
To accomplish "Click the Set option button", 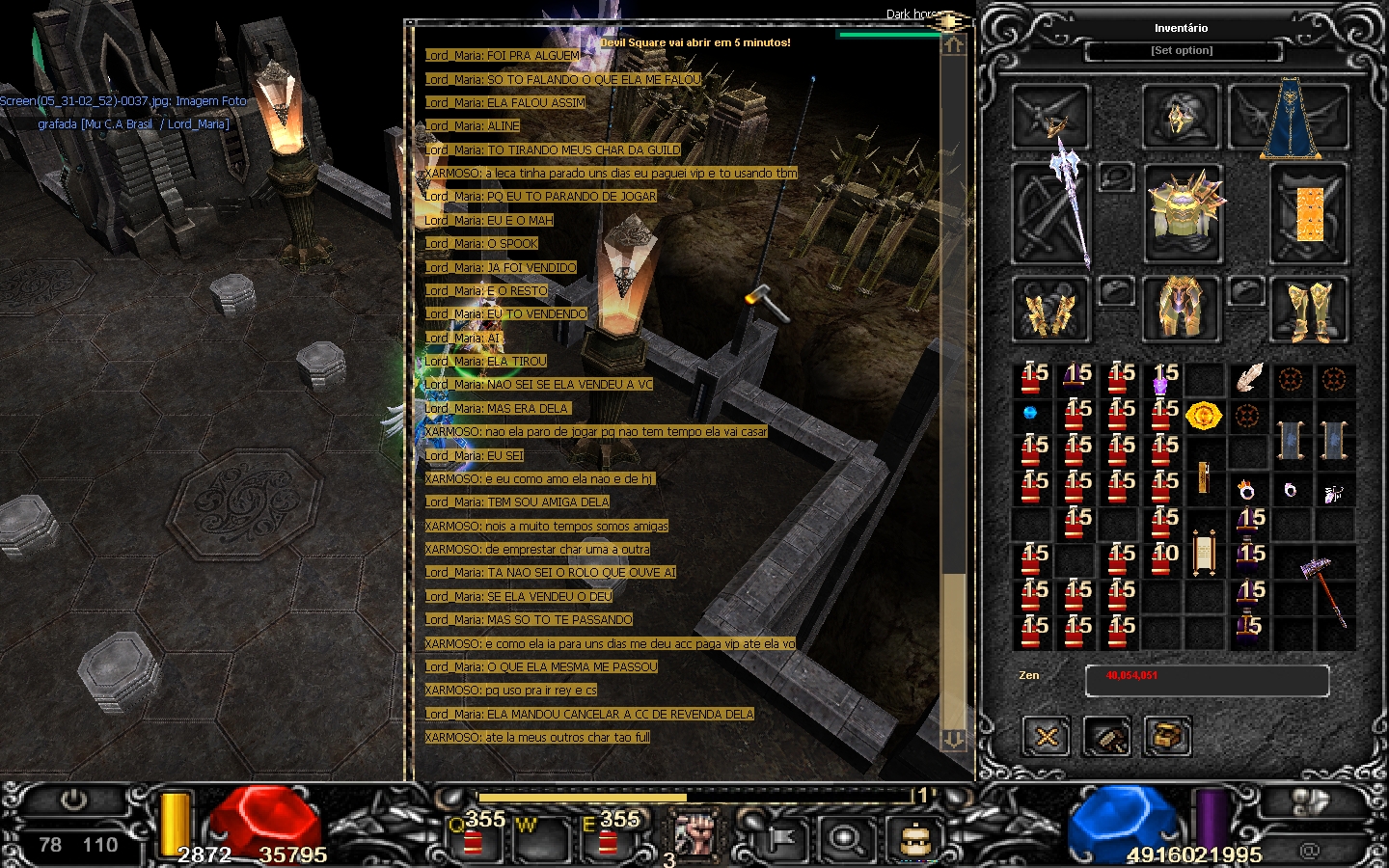I will click(x=1182, y=50).
